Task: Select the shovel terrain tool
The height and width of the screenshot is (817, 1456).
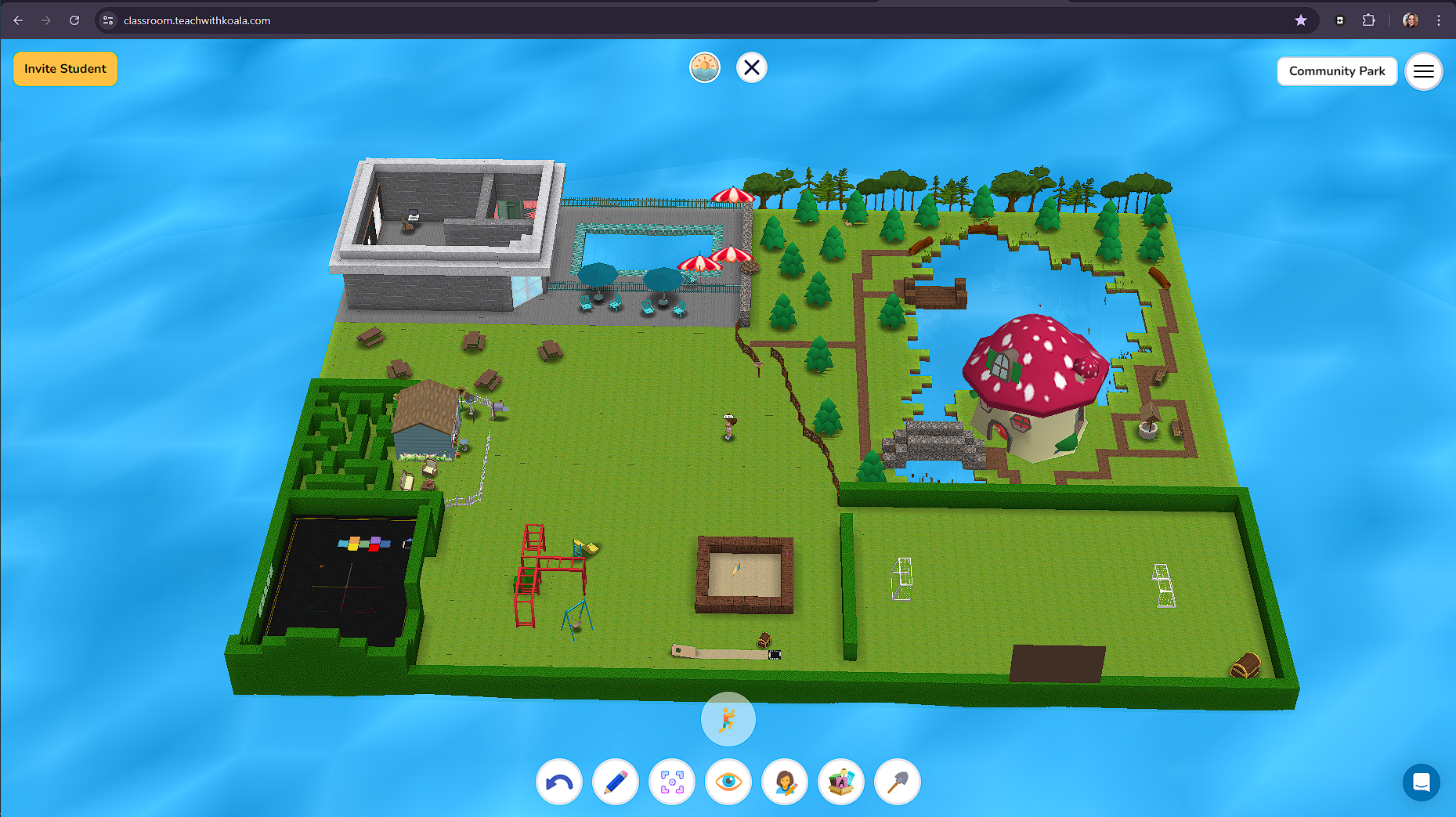Action: tap(897, 782)
